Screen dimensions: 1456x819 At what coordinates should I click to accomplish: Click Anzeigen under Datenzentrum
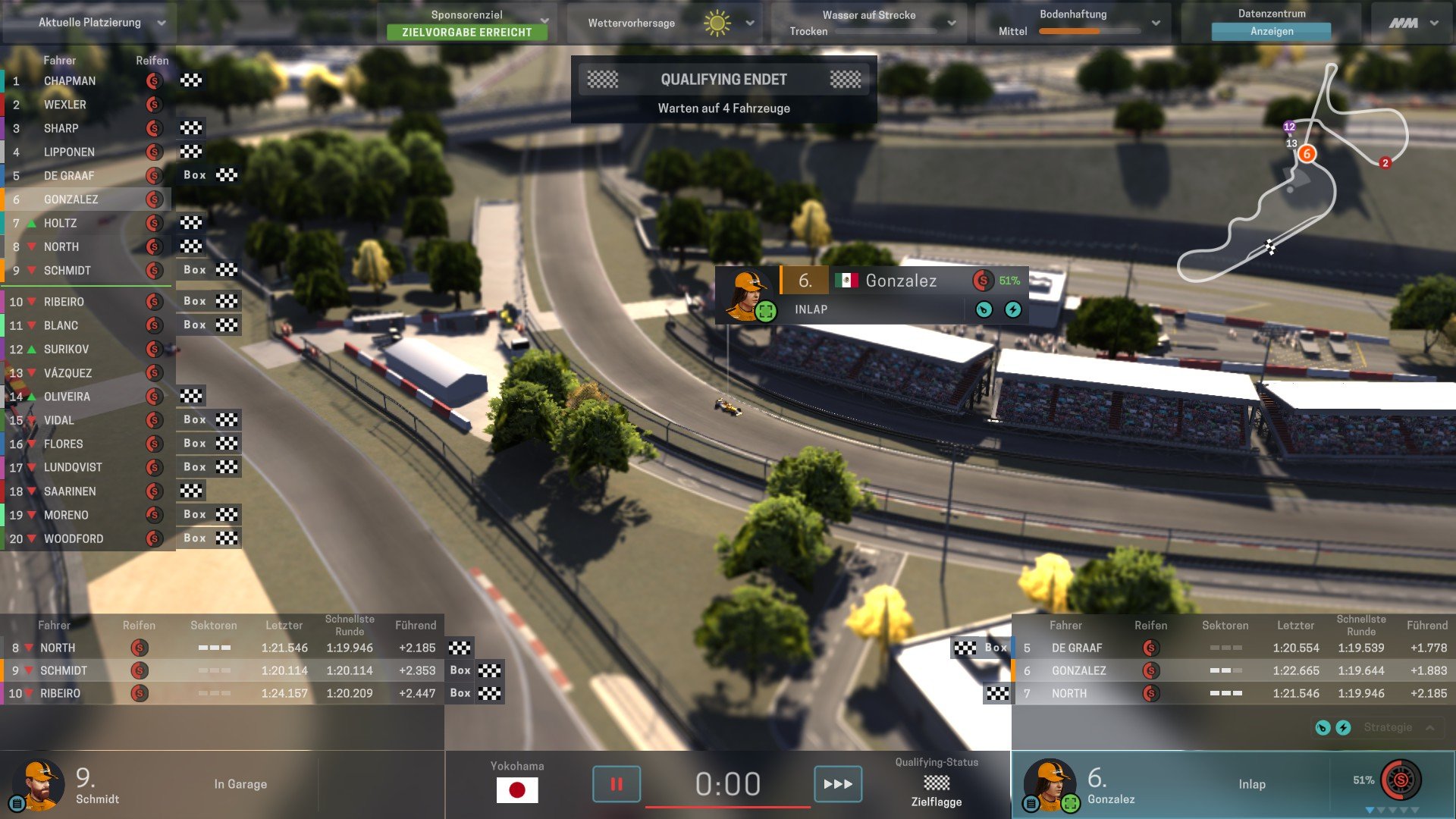(1271, 31)
